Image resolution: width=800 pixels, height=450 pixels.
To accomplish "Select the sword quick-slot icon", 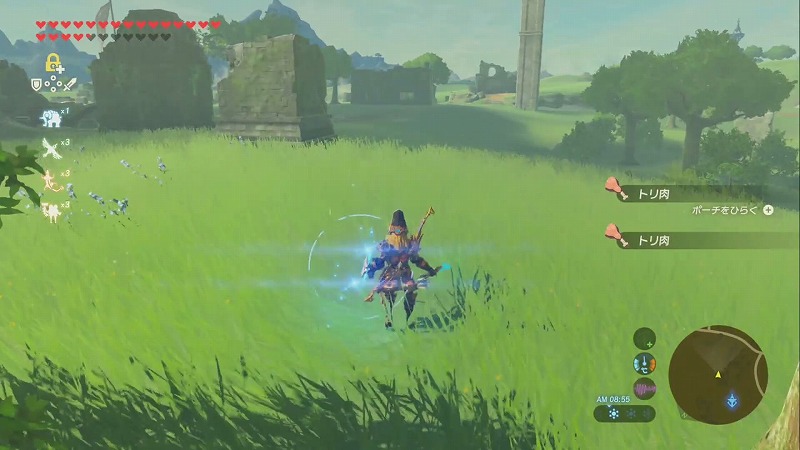I will point(71,85).
